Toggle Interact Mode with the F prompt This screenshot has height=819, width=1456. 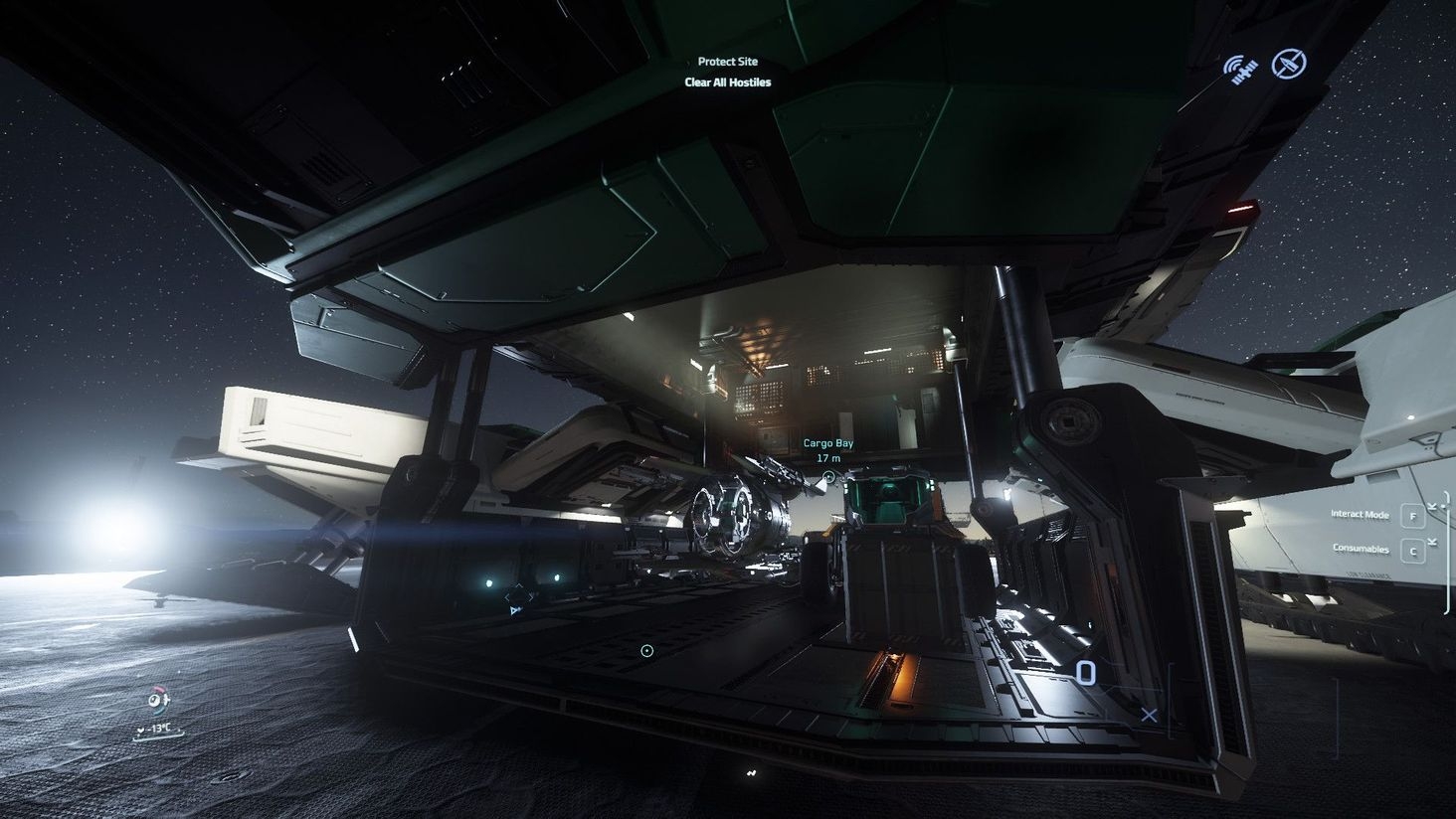(x=1413, y=517)
